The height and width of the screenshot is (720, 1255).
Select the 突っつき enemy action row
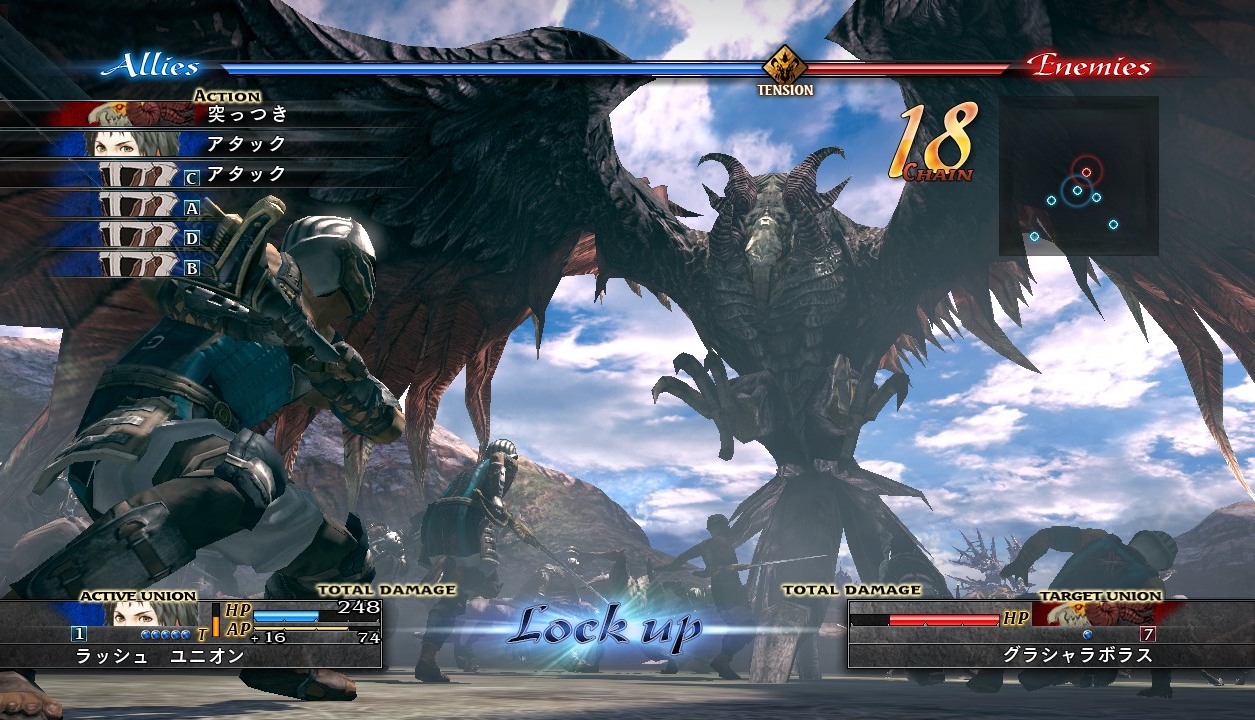[200, 114]
